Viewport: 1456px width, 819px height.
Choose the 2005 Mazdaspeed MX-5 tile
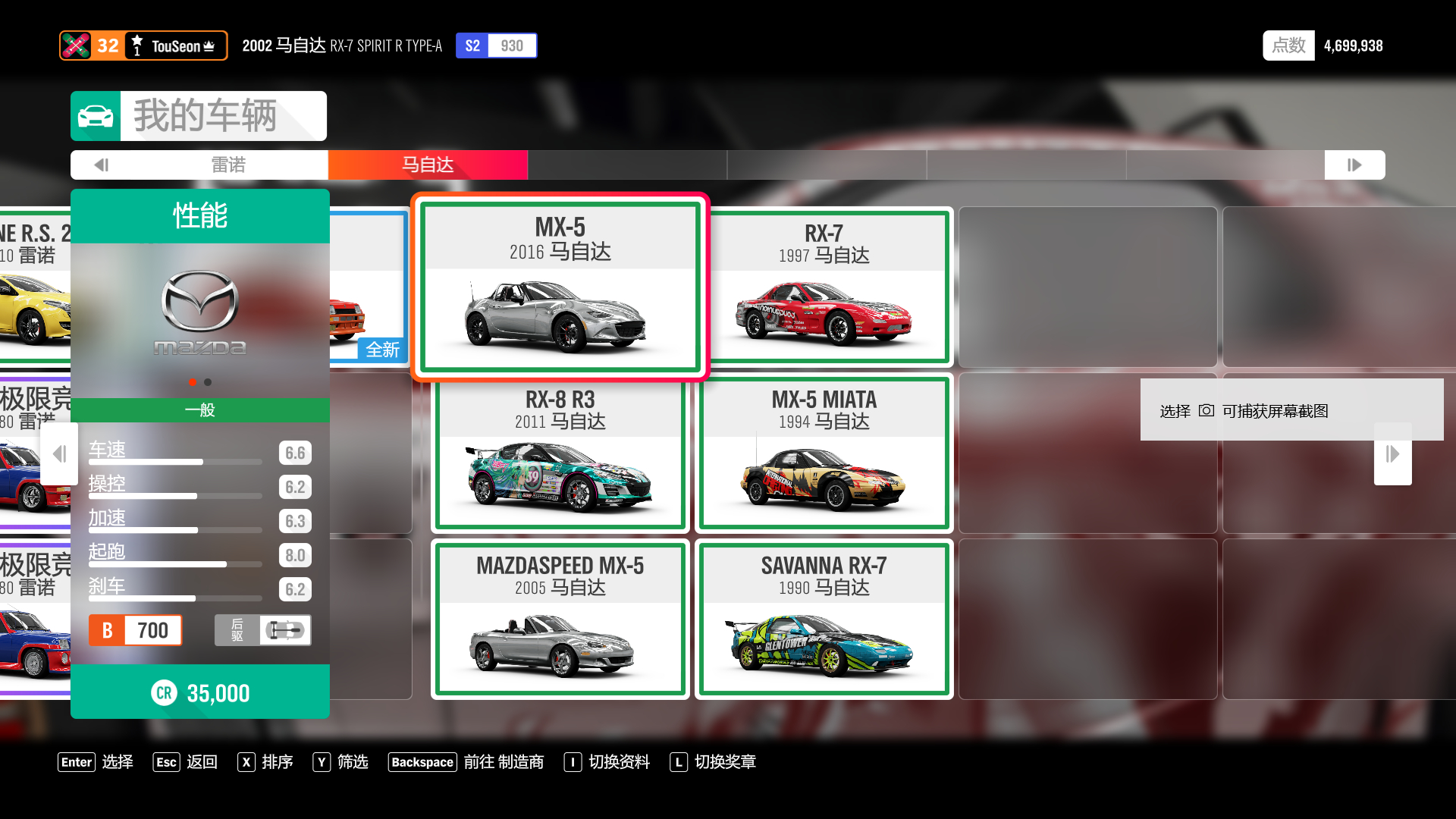[560, 619]
